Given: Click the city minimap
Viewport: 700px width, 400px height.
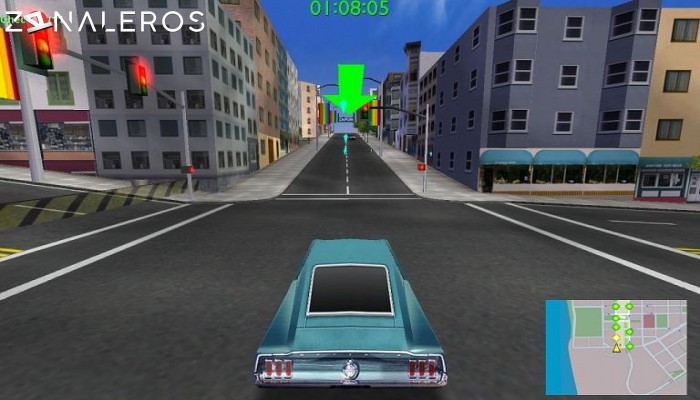Looking at the screenshot, I should 616,346.
